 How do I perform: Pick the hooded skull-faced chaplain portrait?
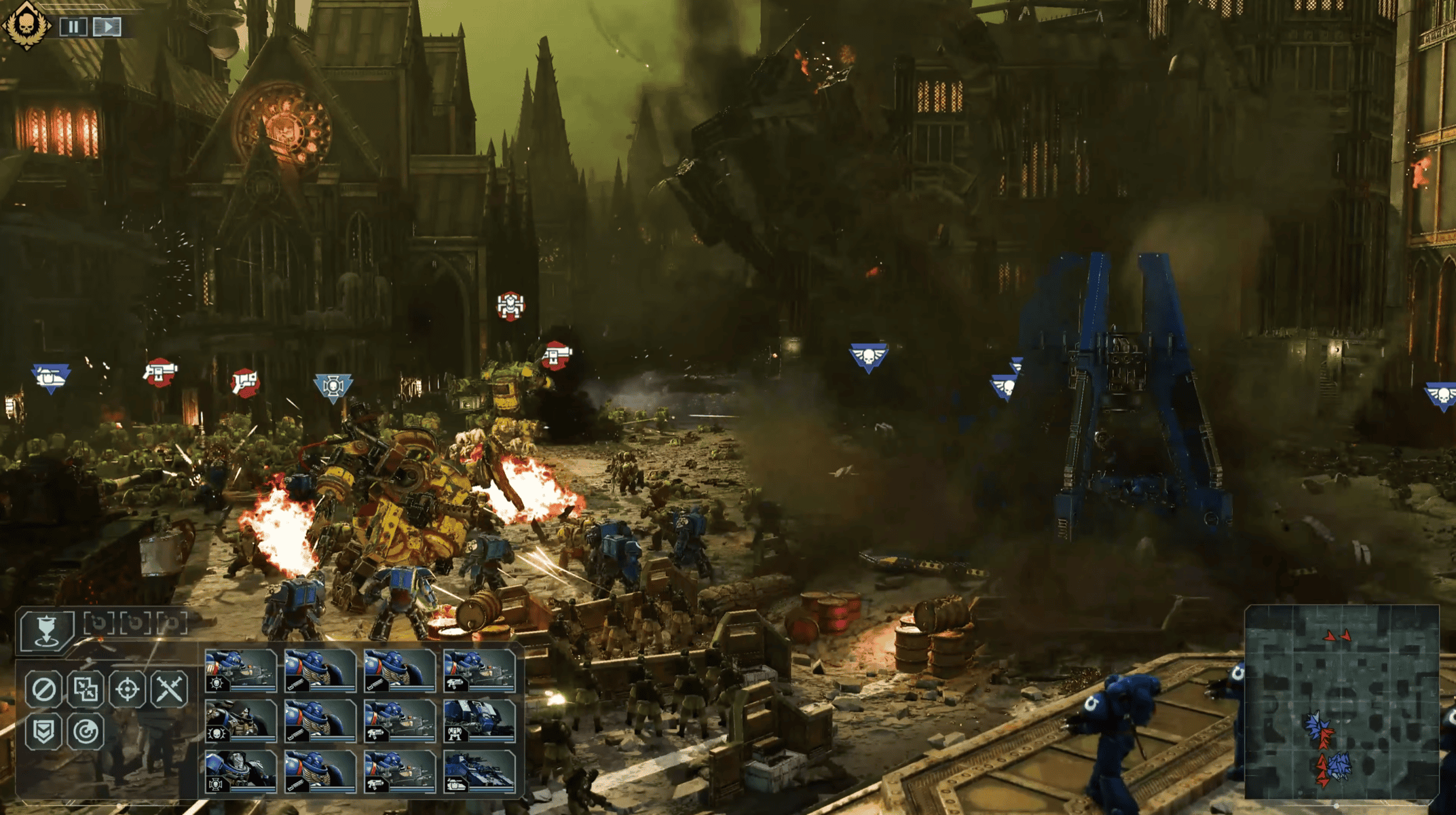241,721
